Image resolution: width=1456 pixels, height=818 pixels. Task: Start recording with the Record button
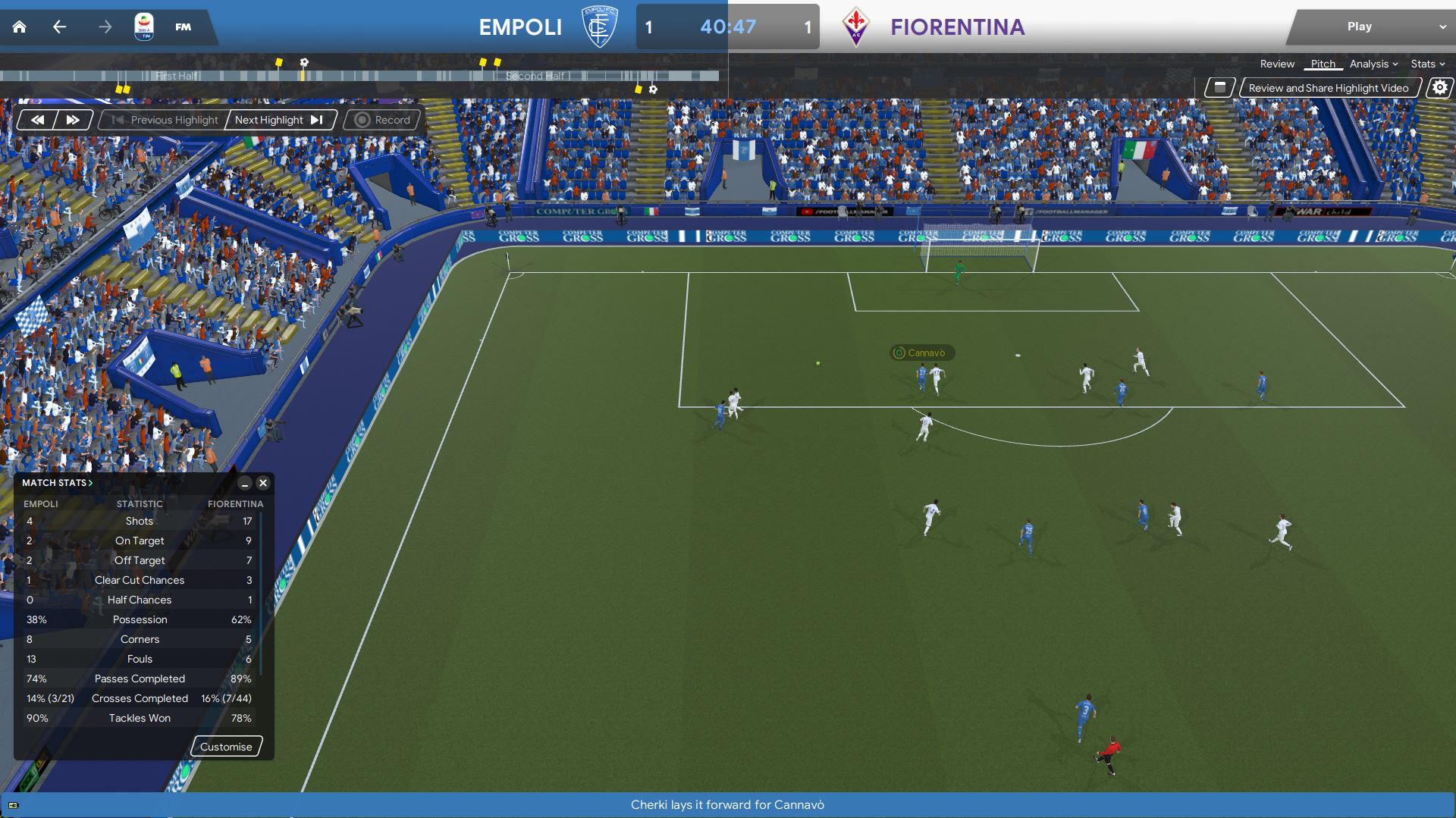click(x=382, y=120)
